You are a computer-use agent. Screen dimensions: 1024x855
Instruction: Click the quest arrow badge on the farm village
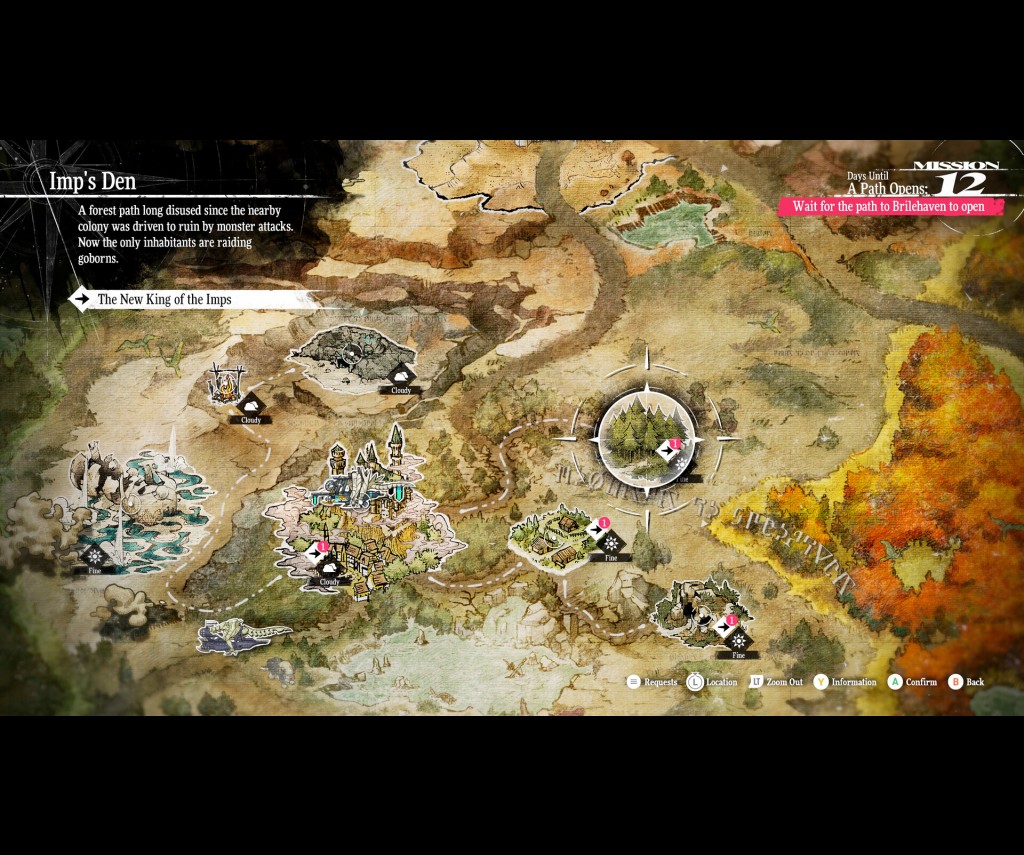[600, 528]
